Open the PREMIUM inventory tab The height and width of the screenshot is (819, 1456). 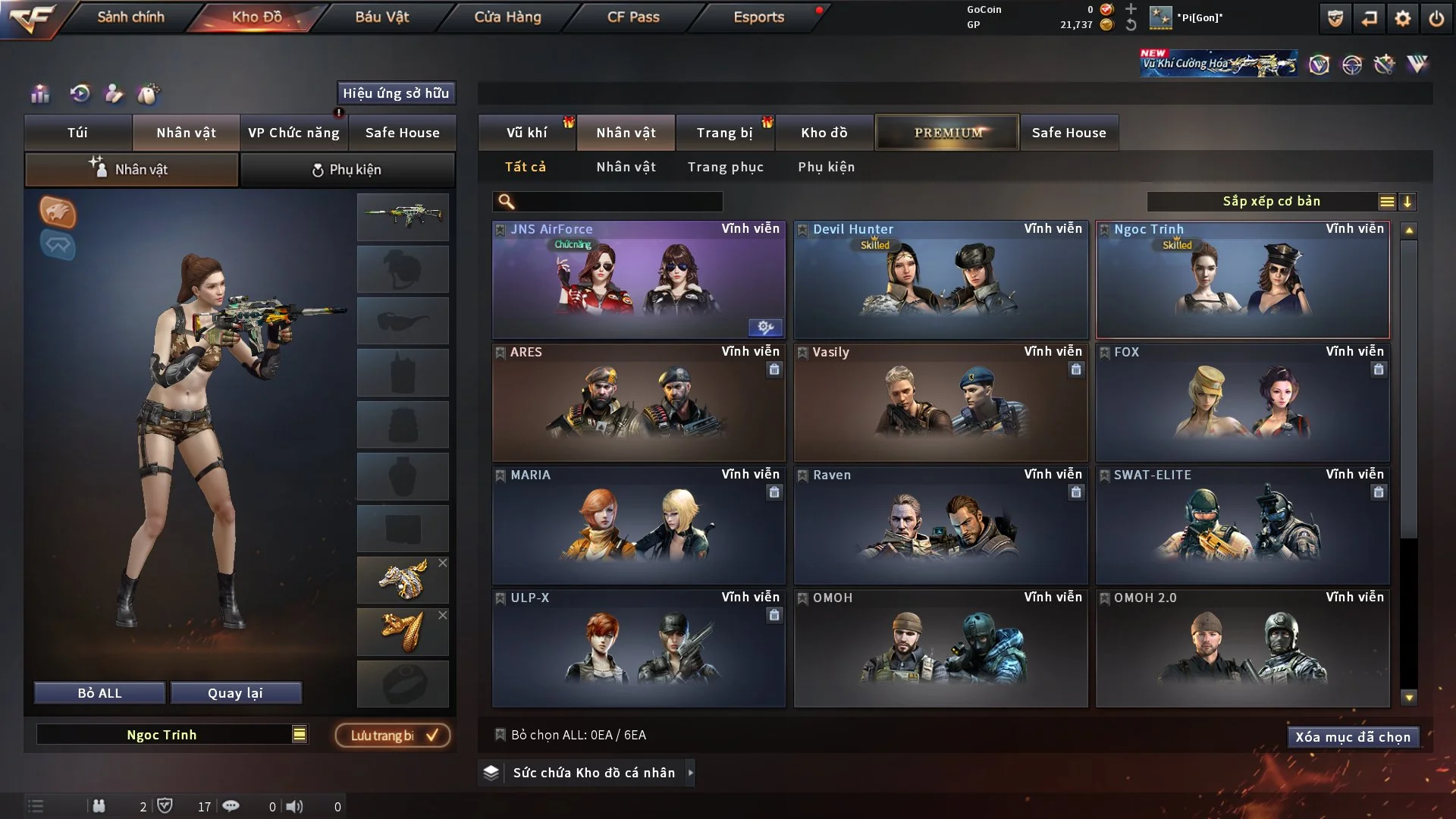coord(948,133)
